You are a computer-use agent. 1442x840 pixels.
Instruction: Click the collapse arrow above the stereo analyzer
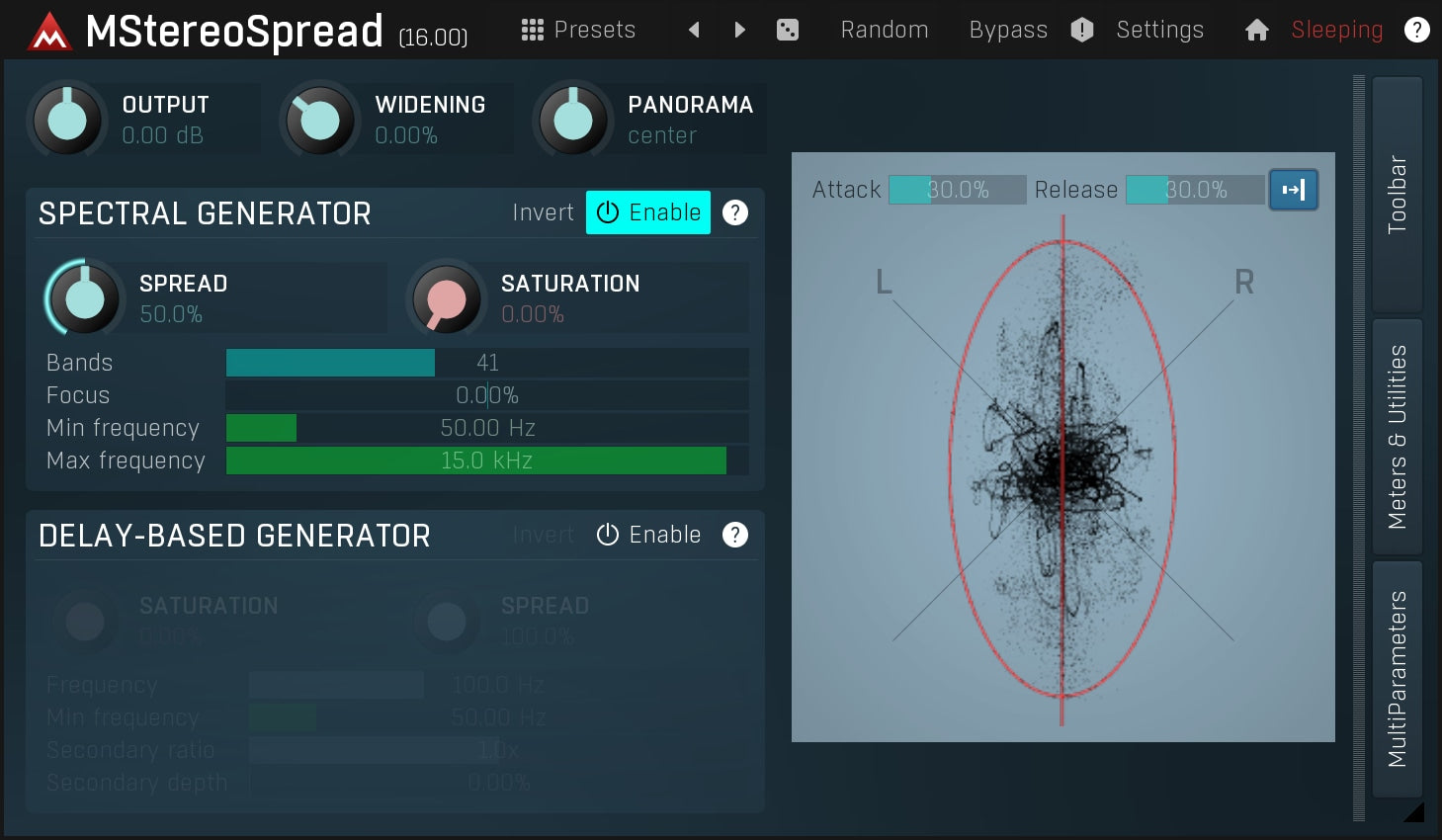tap(1294, 190)
